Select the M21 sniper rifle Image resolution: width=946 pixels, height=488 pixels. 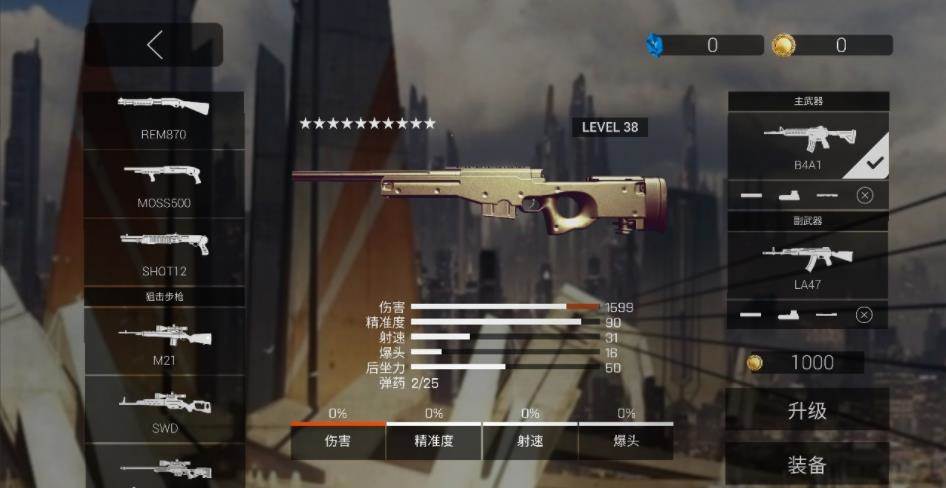(x=164, y=341)
